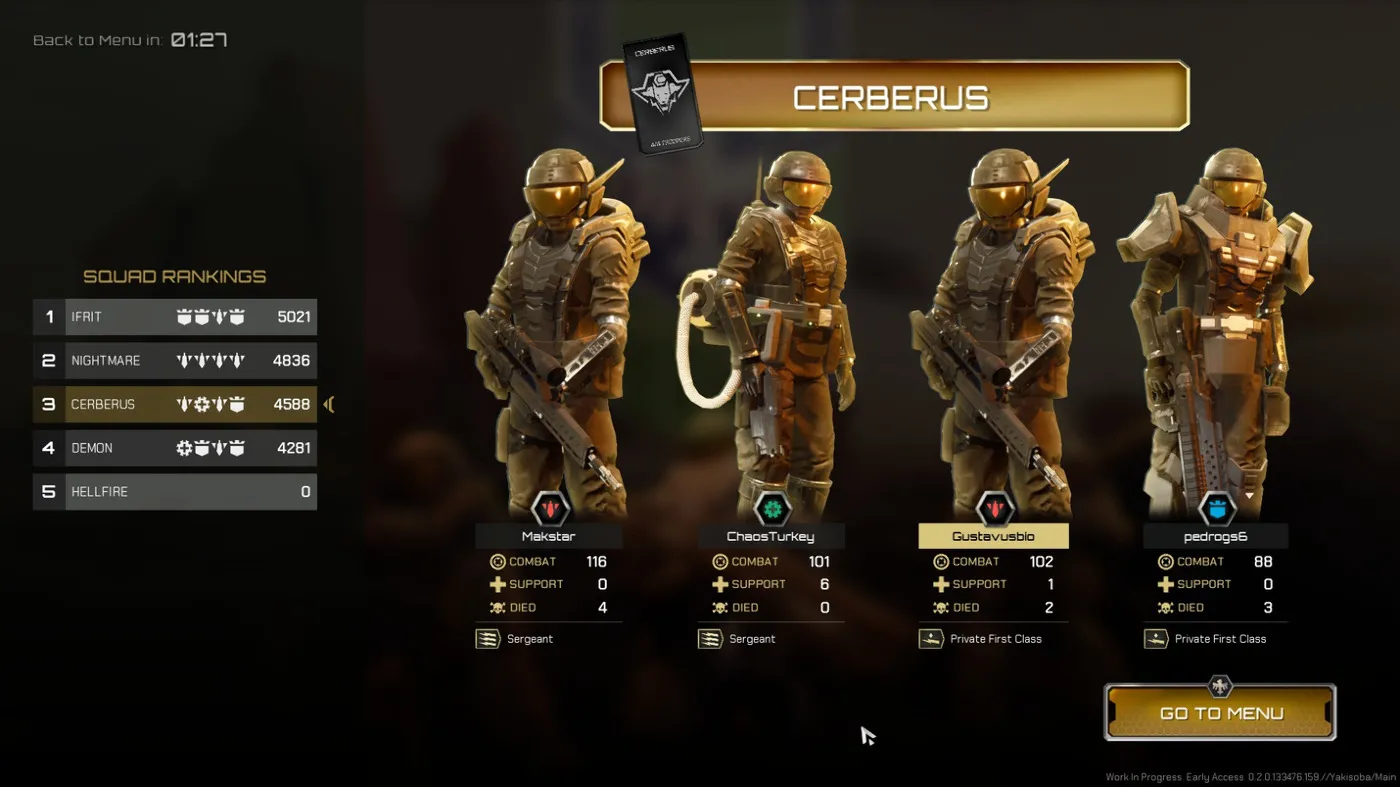Choose the ChaosTurkey player name plate
Screen dimensions: 1400x787
coord(771,537)
